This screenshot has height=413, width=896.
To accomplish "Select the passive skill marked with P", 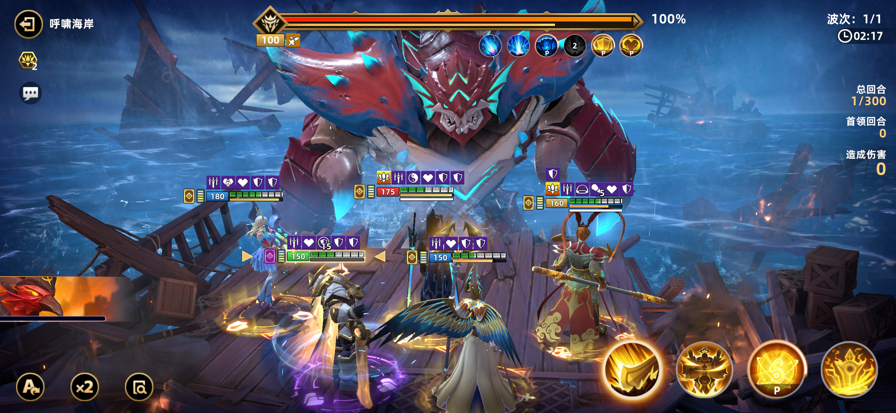I will [x=776, y=370].
